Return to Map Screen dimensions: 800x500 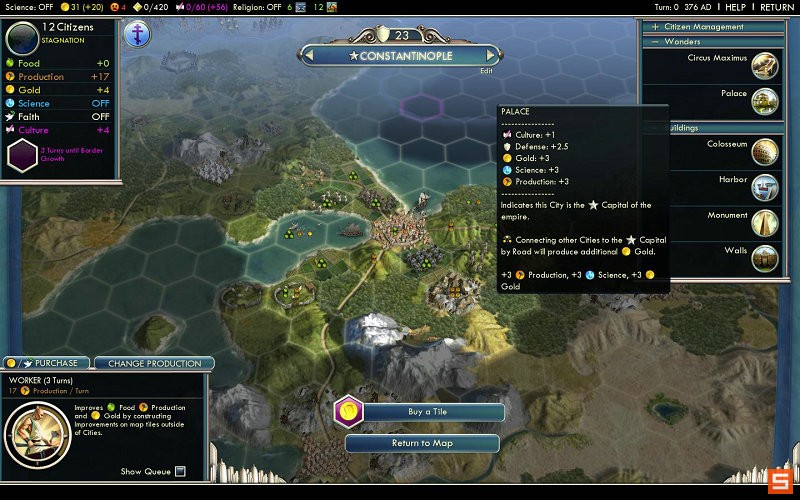422,443
